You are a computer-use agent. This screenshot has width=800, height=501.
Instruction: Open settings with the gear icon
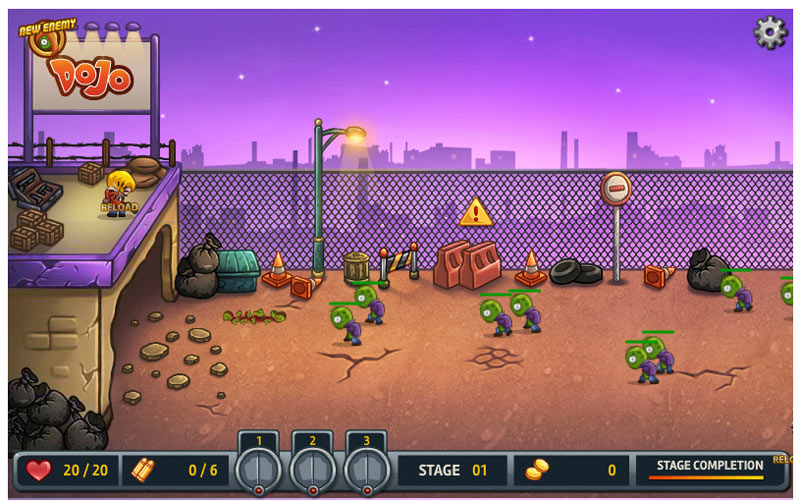click(x=769, y=32)
